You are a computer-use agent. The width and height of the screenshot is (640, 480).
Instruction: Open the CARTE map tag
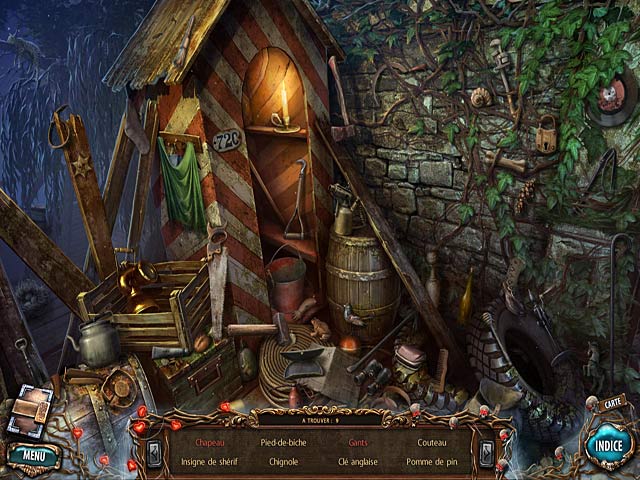pos(613,401)
